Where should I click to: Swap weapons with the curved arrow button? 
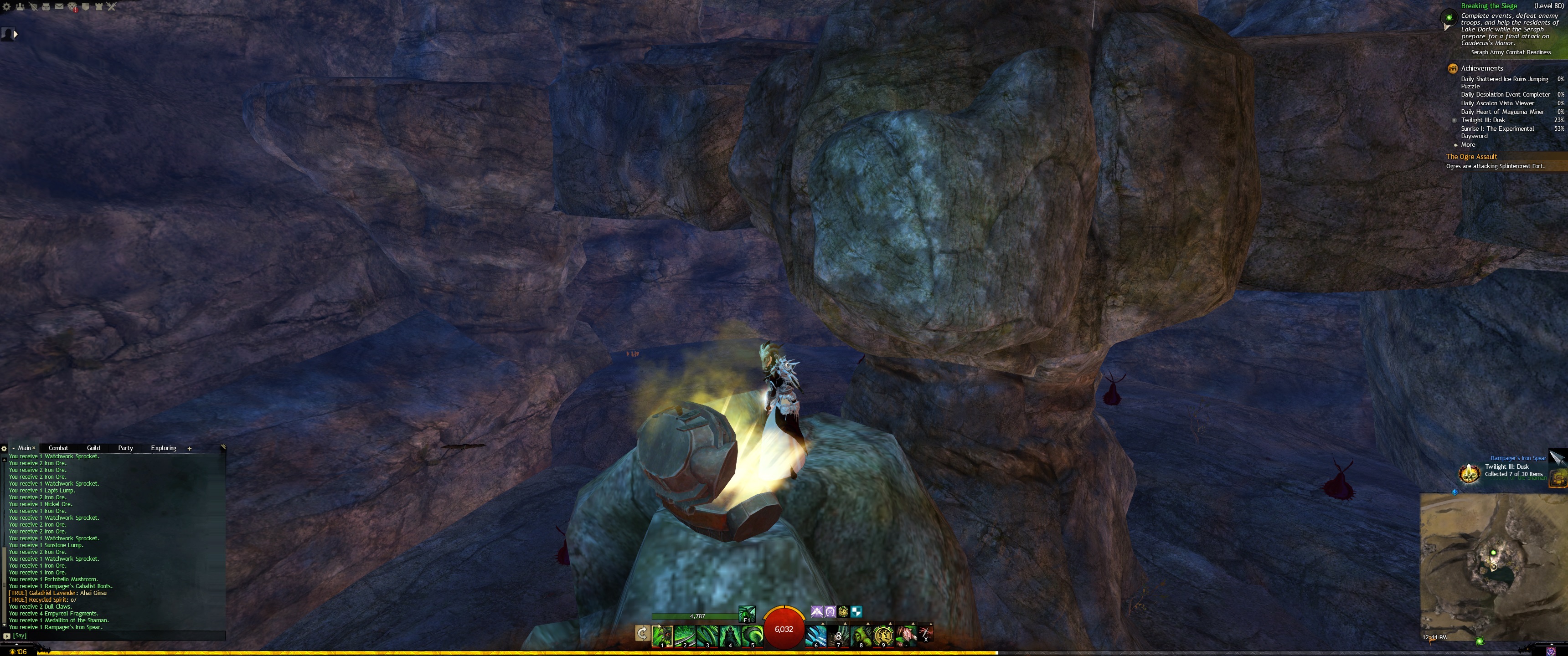642,634
